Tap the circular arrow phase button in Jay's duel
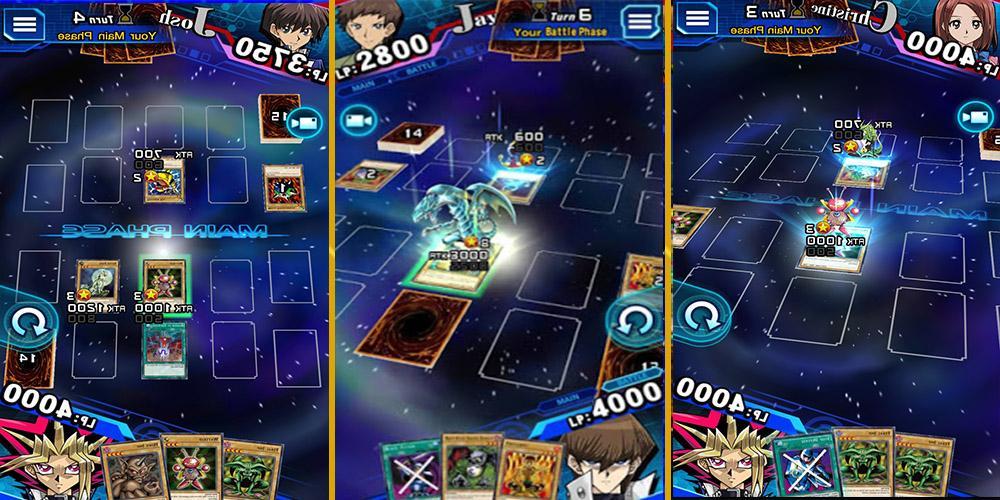This screenshot has width=1000, height=500. pos(634,321)
